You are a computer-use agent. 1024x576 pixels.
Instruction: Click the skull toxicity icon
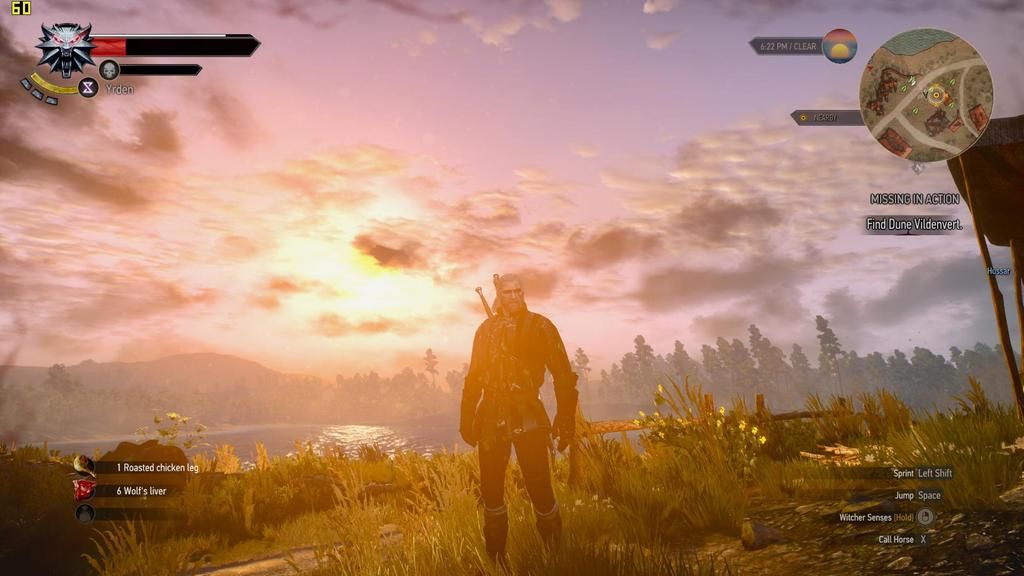(109, 69)
